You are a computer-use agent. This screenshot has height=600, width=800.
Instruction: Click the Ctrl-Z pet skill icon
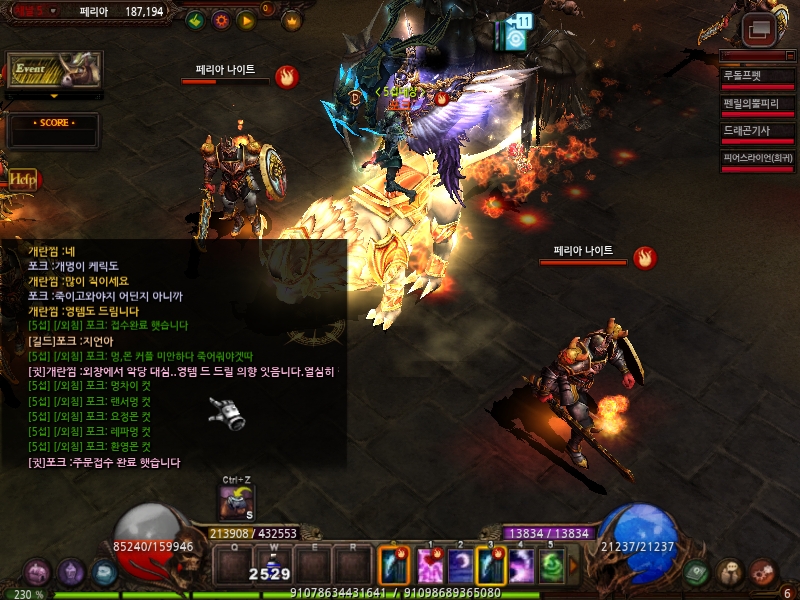click(237, 502)
